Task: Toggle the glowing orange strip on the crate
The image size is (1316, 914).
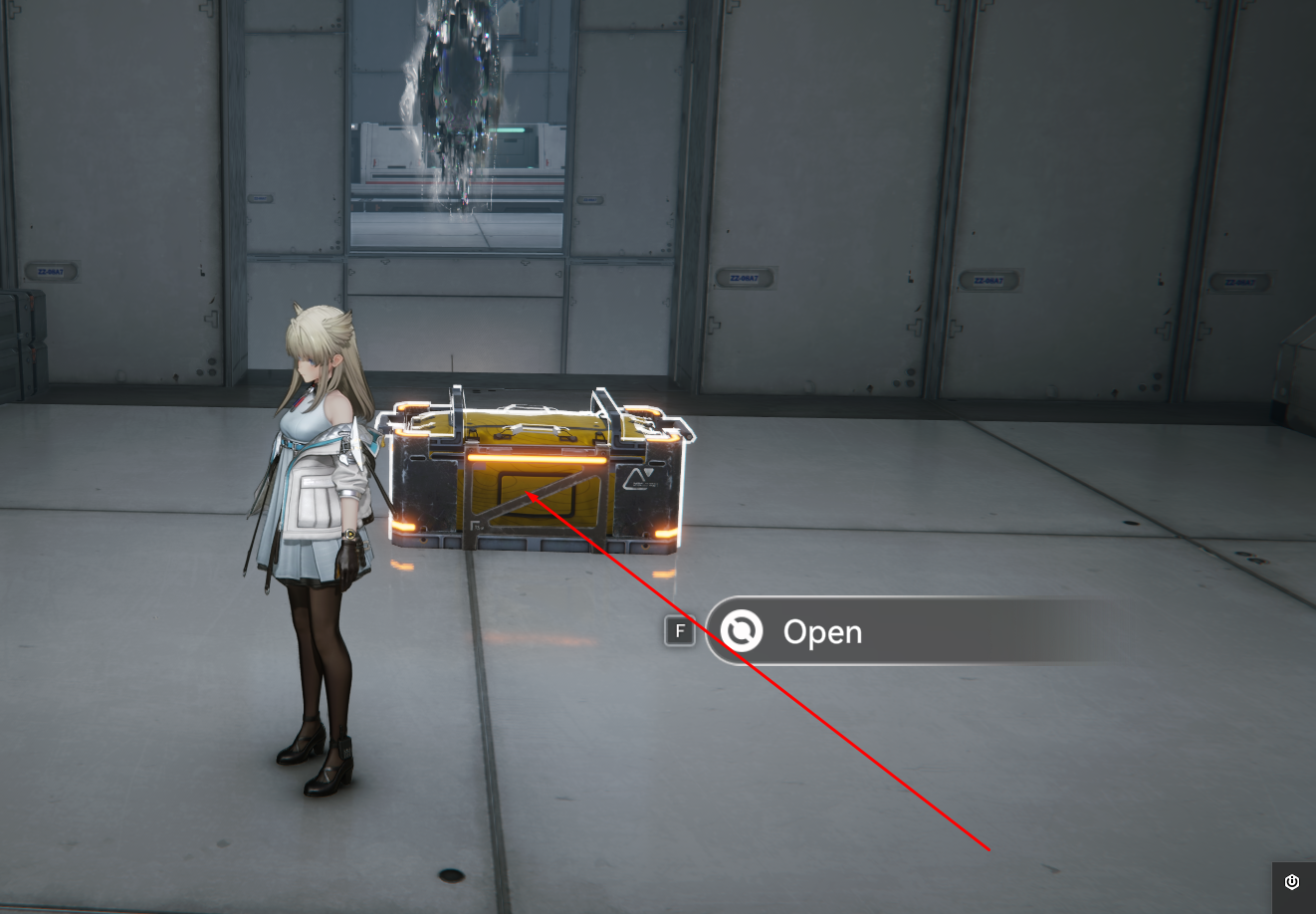Action: point(538,461)
